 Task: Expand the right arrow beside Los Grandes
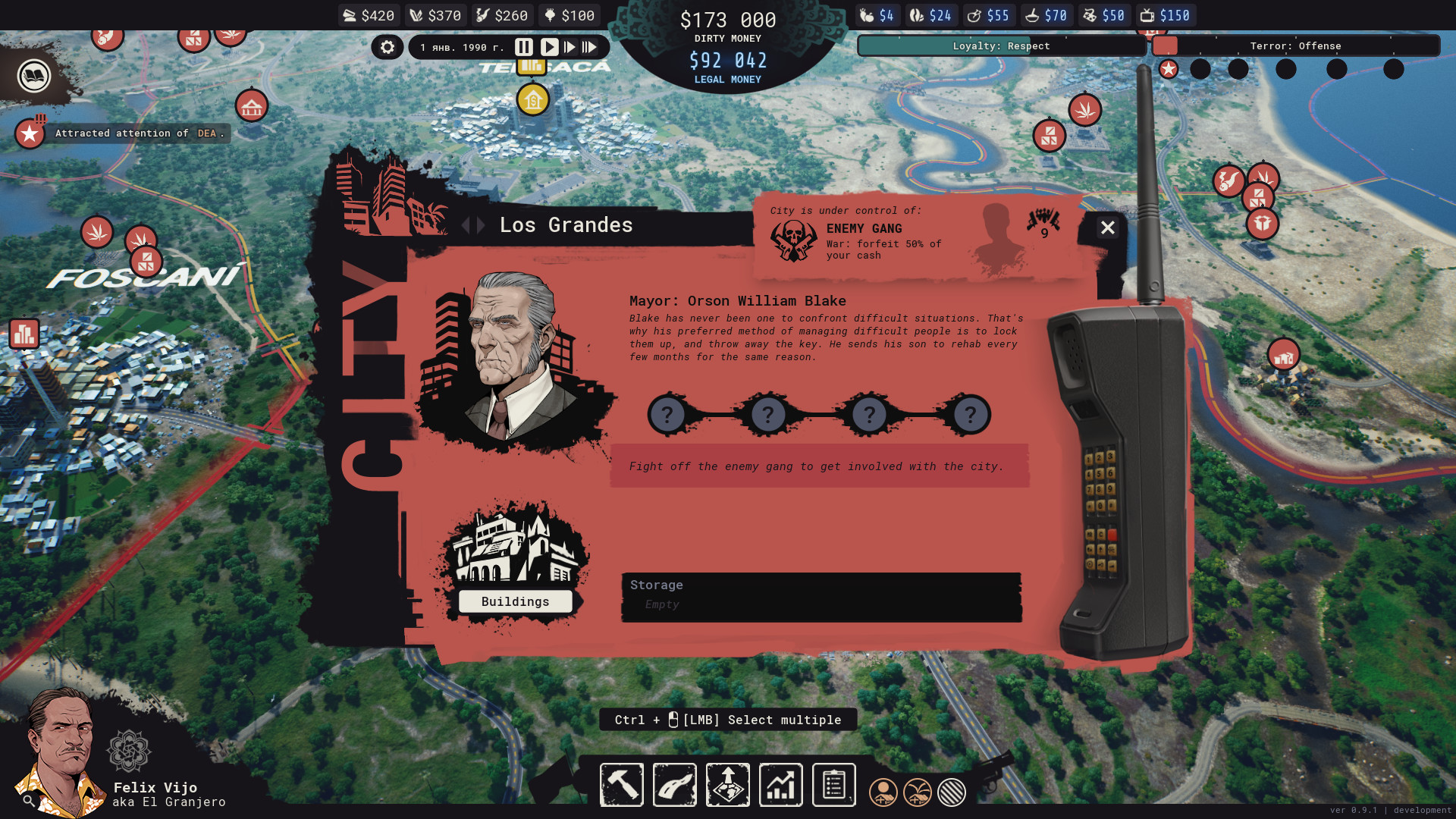(479, 225)
